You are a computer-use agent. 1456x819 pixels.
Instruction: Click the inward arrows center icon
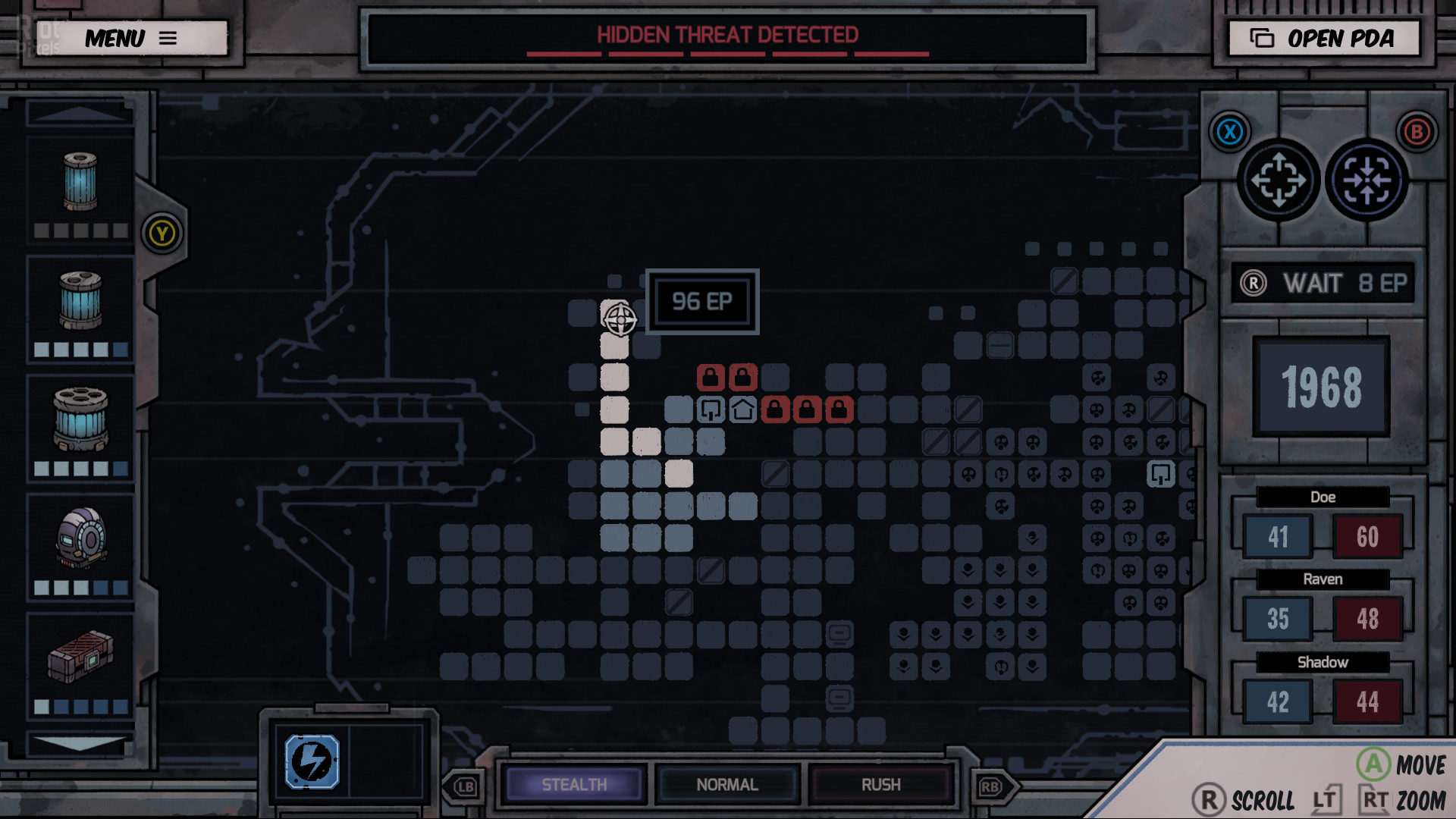pos(1367,180)
